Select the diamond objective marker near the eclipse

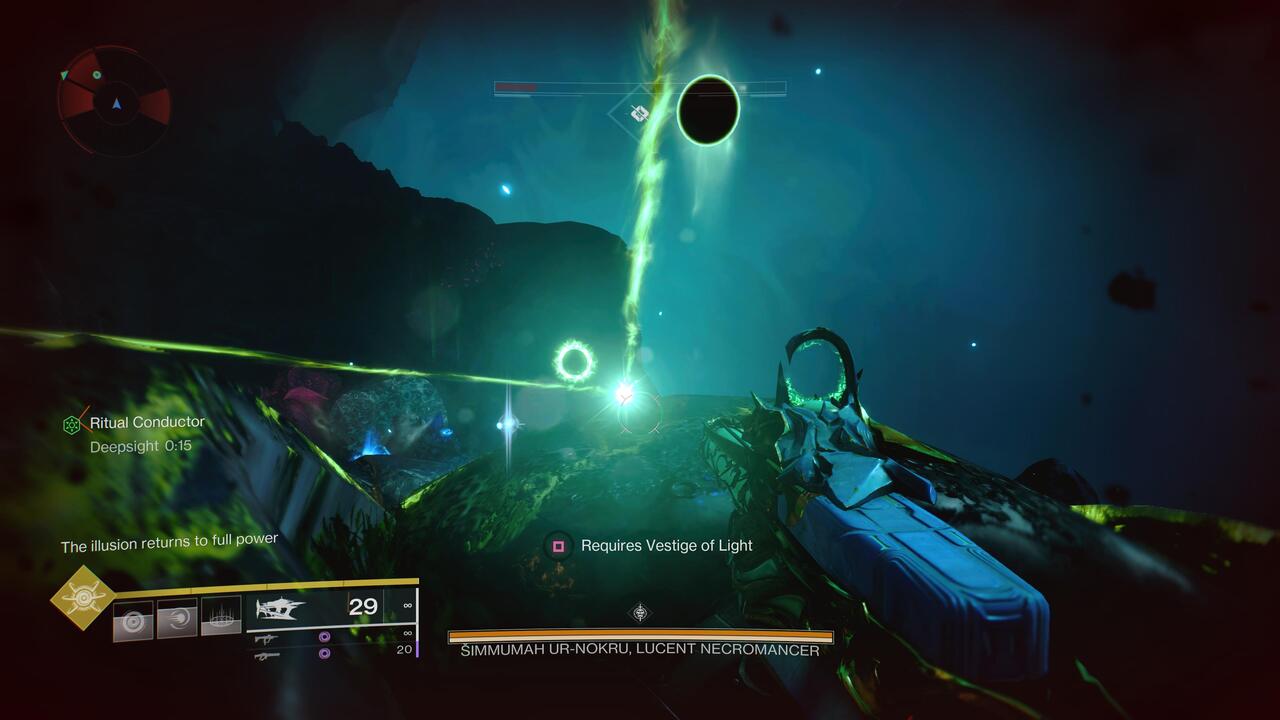click(x=638, y=113)
